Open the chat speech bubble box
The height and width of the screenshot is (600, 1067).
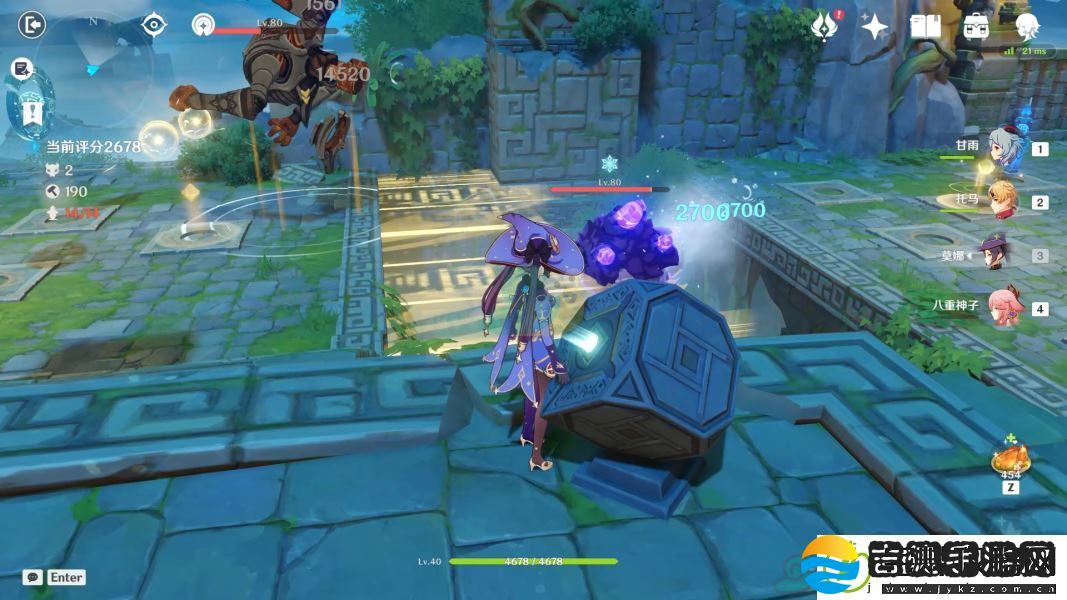pos(33,577)
